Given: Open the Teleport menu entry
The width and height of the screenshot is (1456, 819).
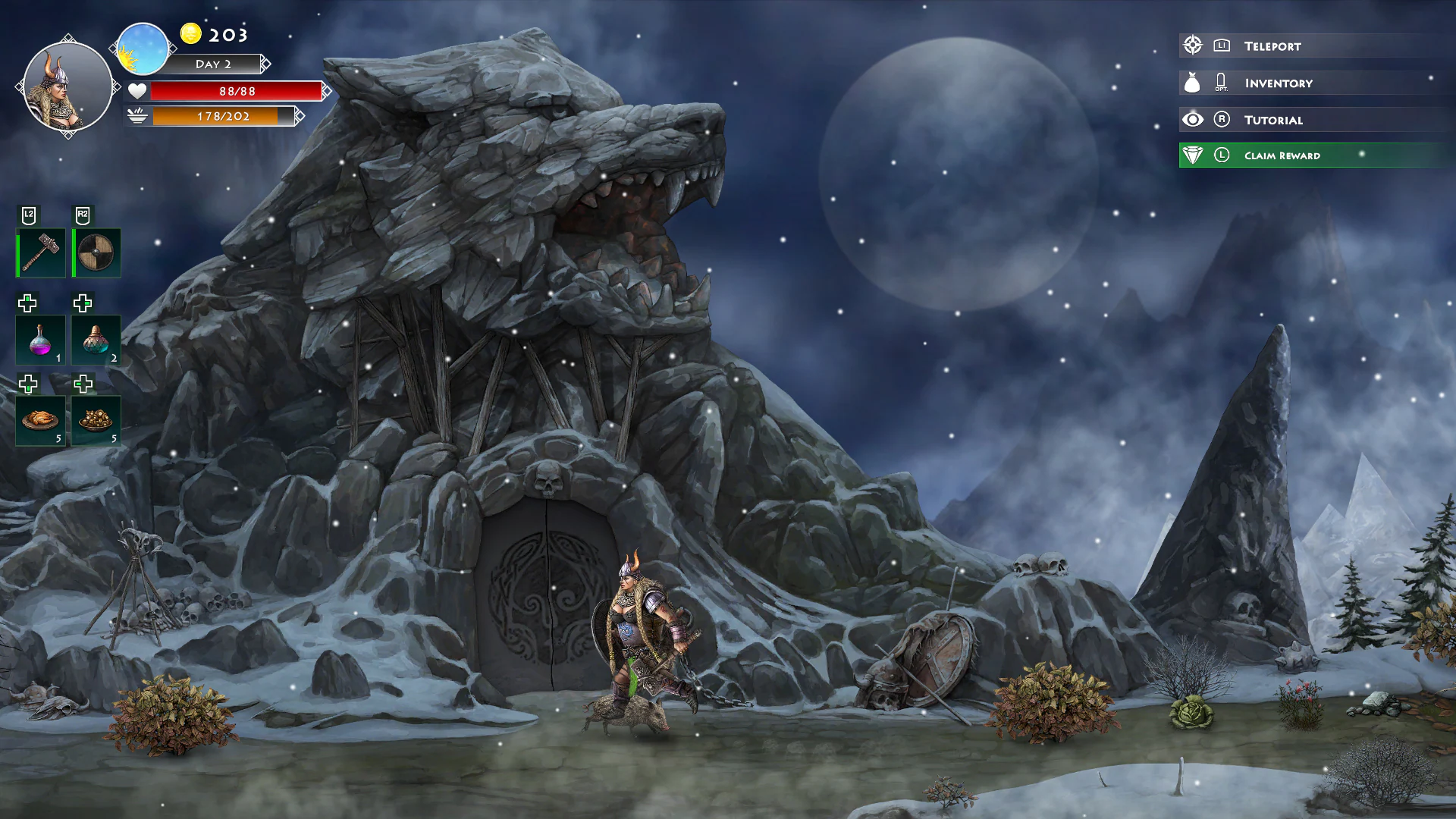Looking at the screenshot, I should point(1271,45).
